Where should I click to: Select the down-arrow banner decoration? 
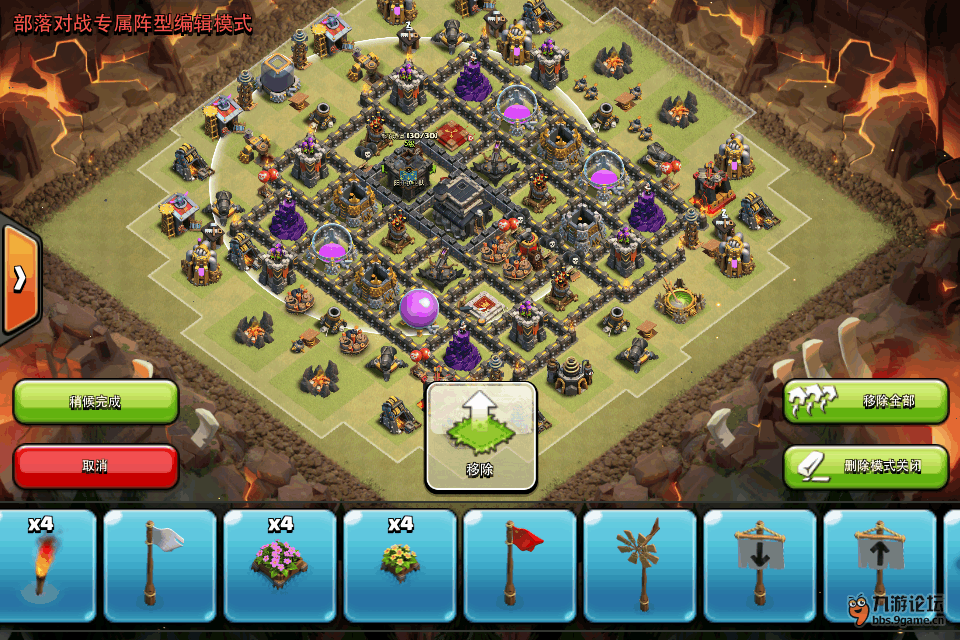click(x=760, y=566)
